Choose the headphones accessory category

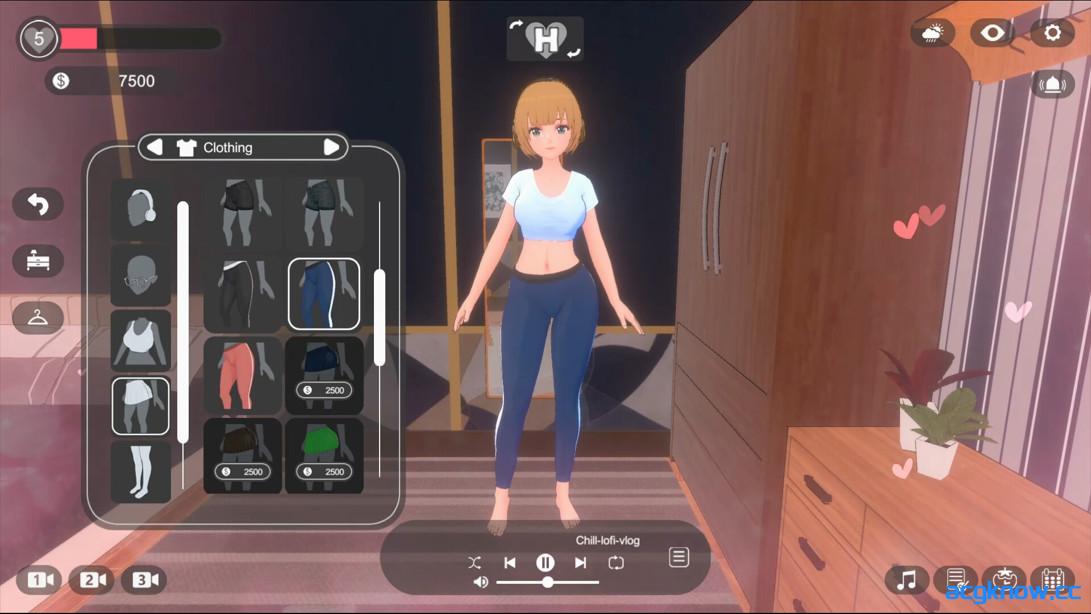140,209
